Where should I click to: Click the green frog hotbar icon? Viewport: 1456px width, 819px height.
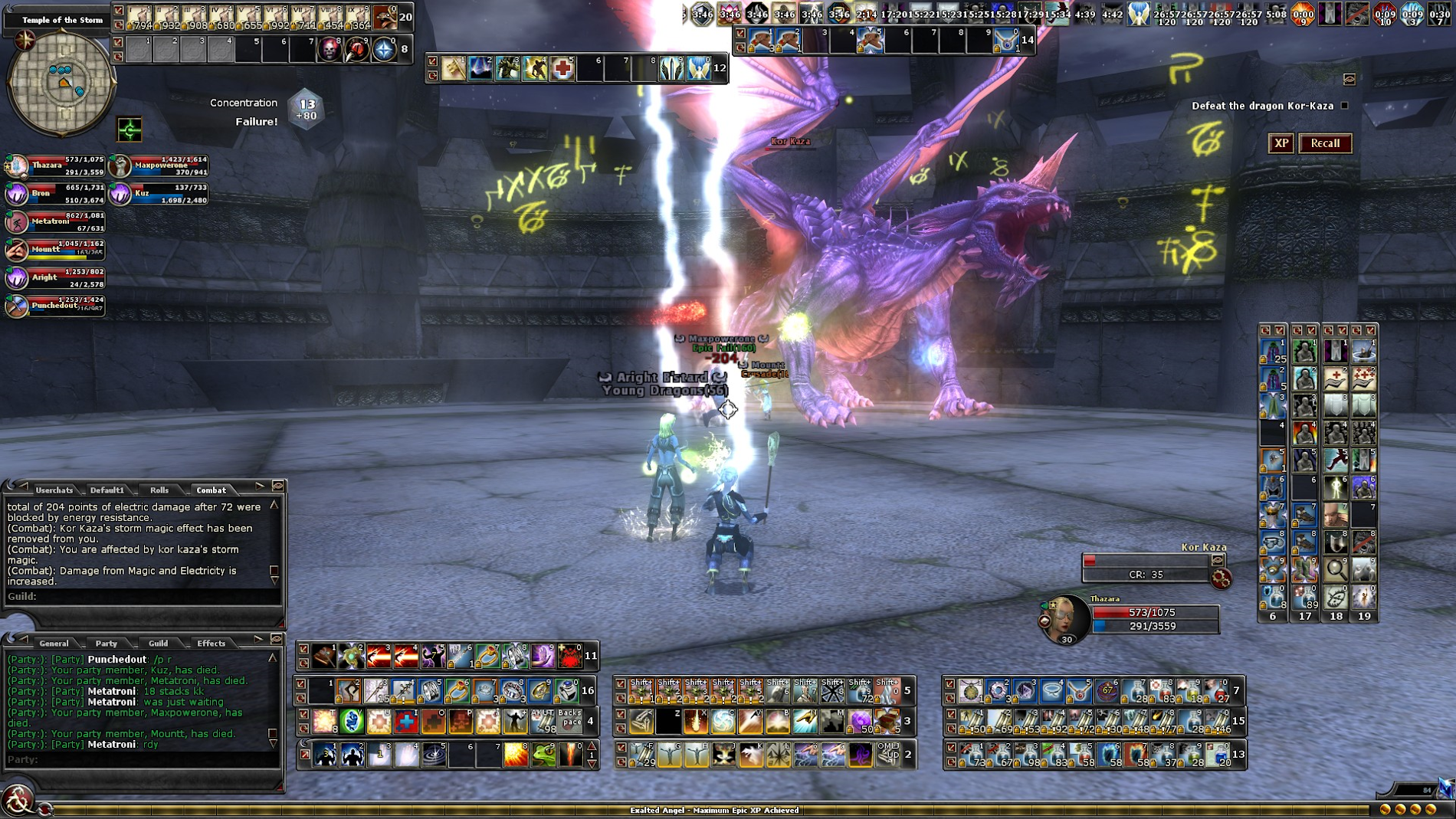[x=543, y=755]
